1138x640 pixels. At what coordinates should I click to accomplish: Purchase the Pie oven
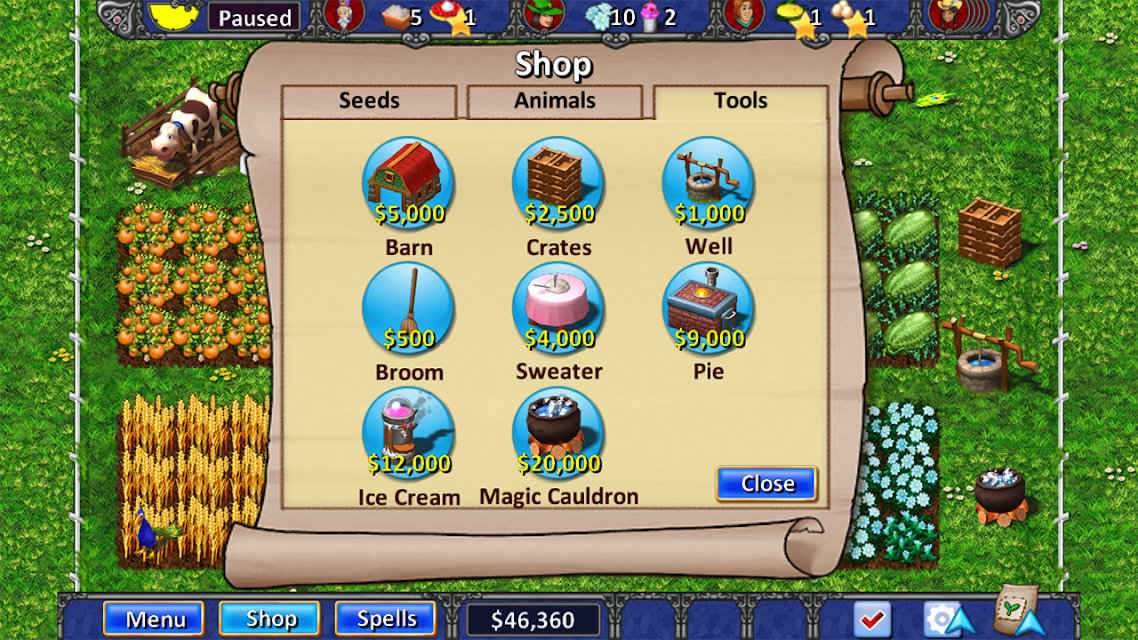click(x=708, y=308)
